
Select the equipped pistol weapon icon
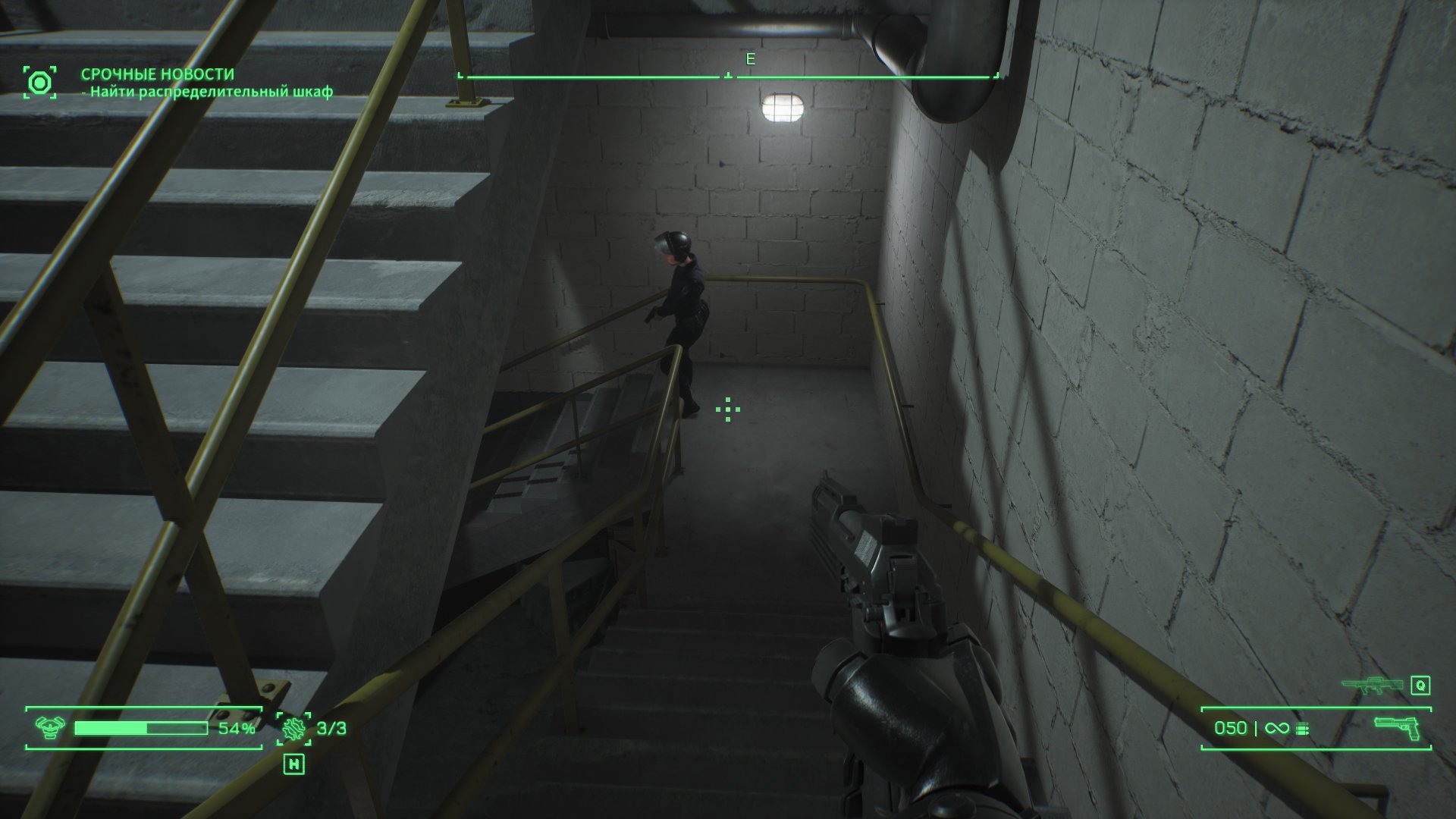(x=1398, y=727)
